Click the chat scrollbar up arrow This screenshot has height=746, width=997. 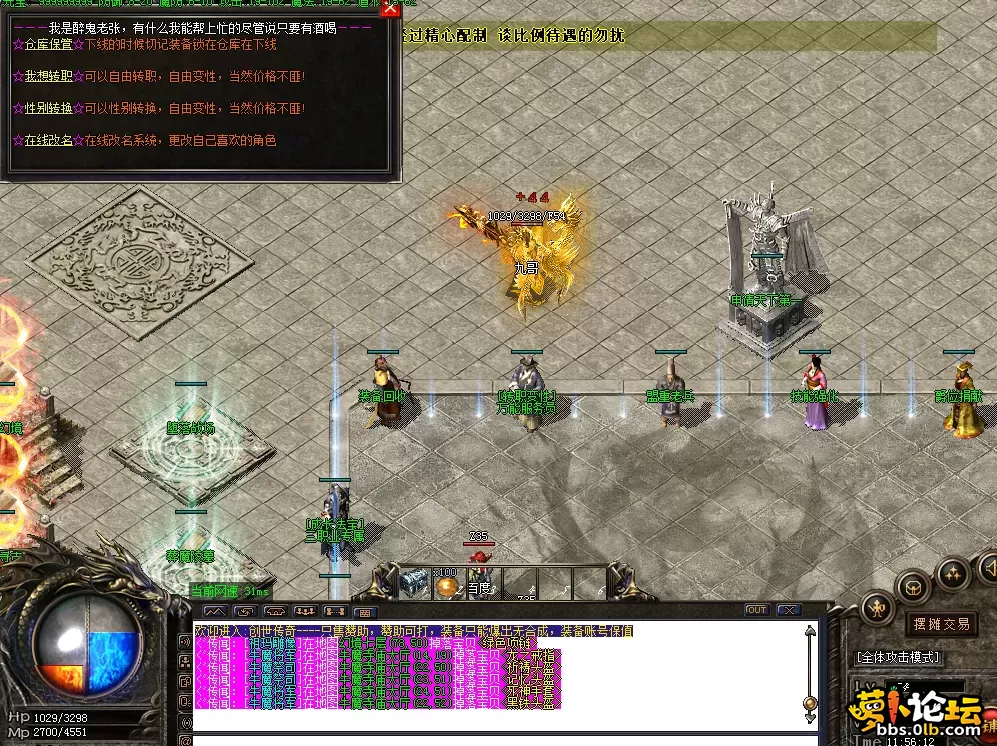pyautogui.click(x=810, y=632)
